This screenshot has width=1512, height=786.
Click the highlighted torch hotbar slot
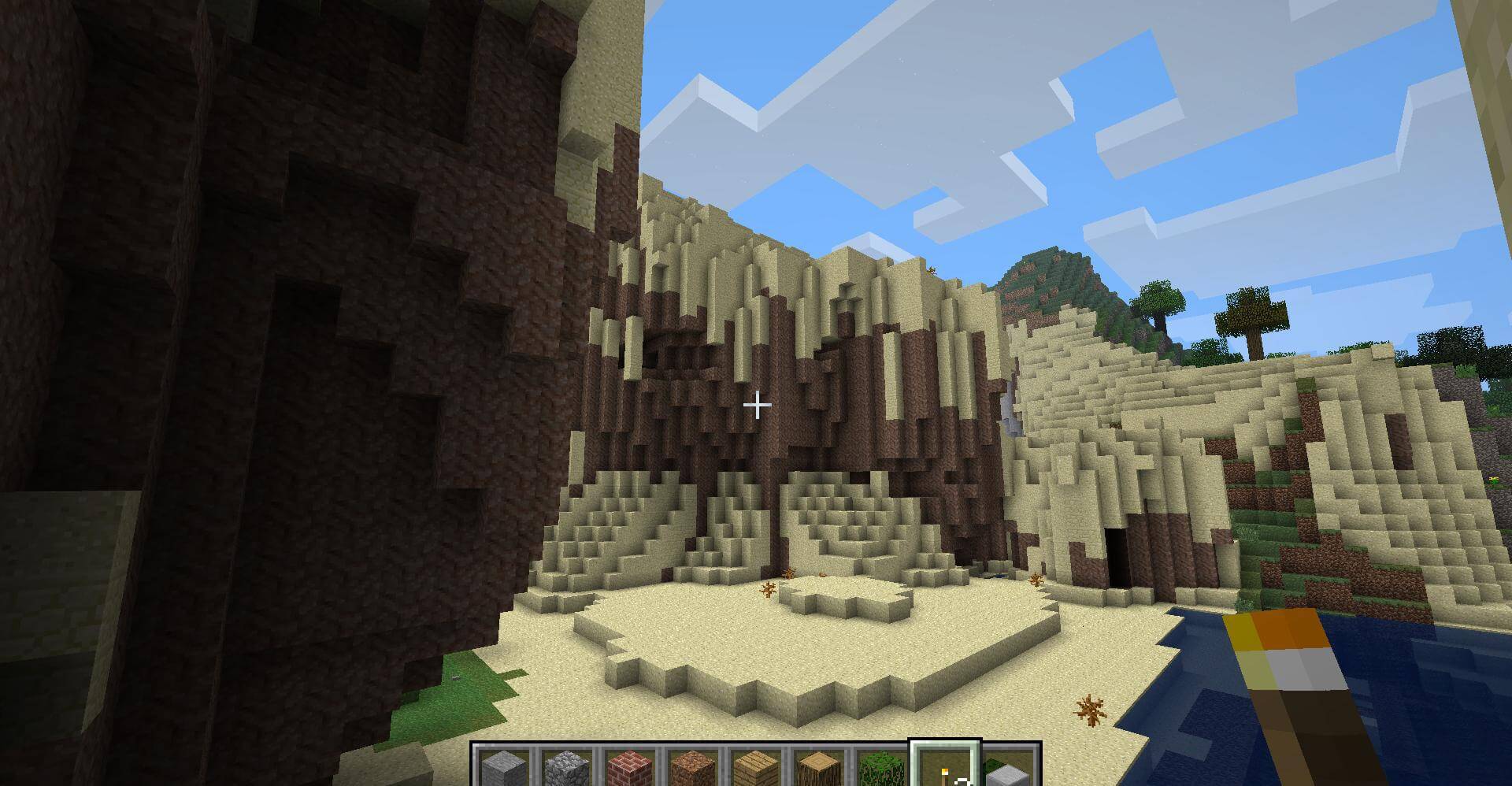[944, 769]
